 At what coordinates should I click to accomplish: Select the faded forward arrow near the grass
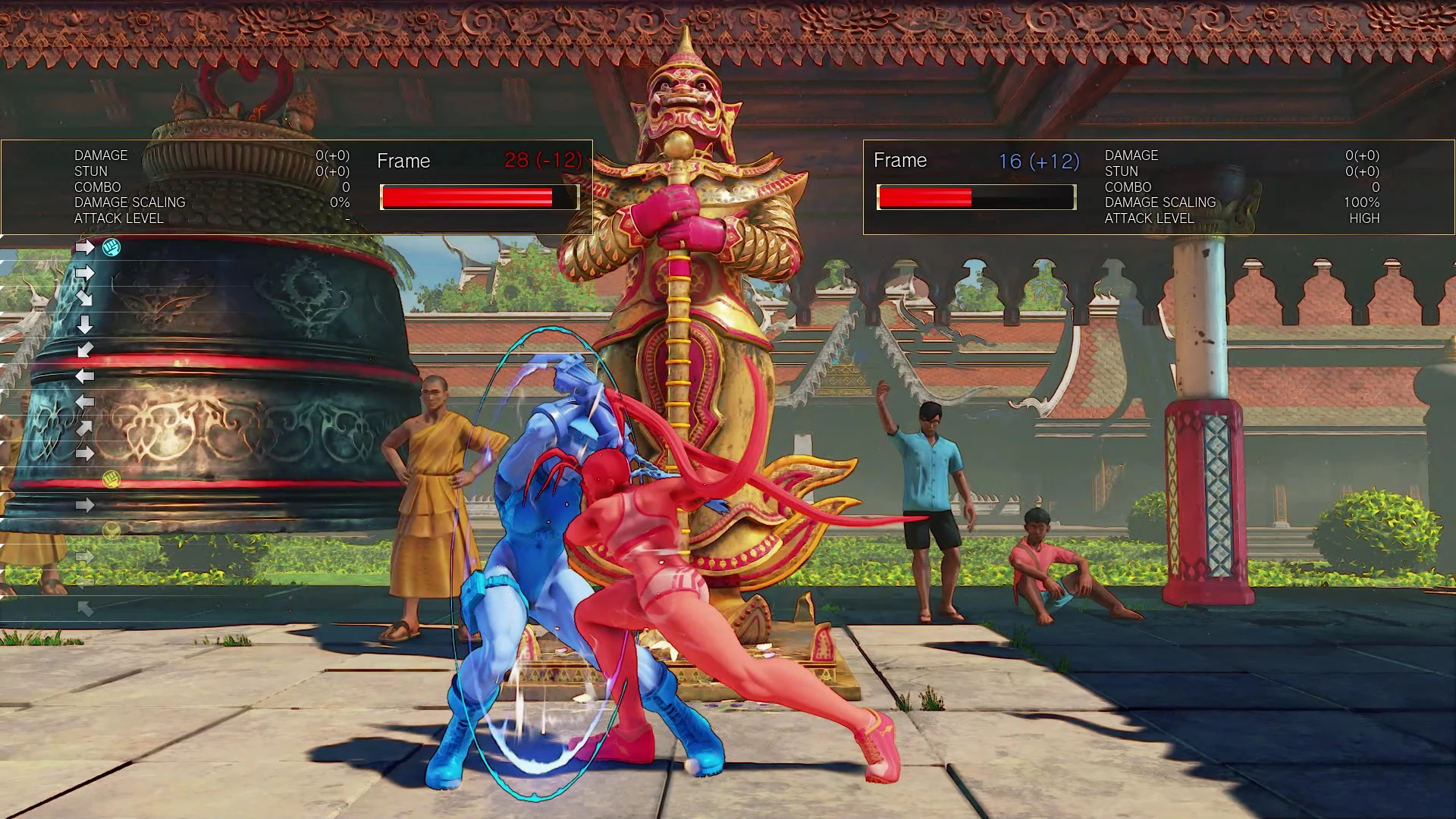pos(86,556)
